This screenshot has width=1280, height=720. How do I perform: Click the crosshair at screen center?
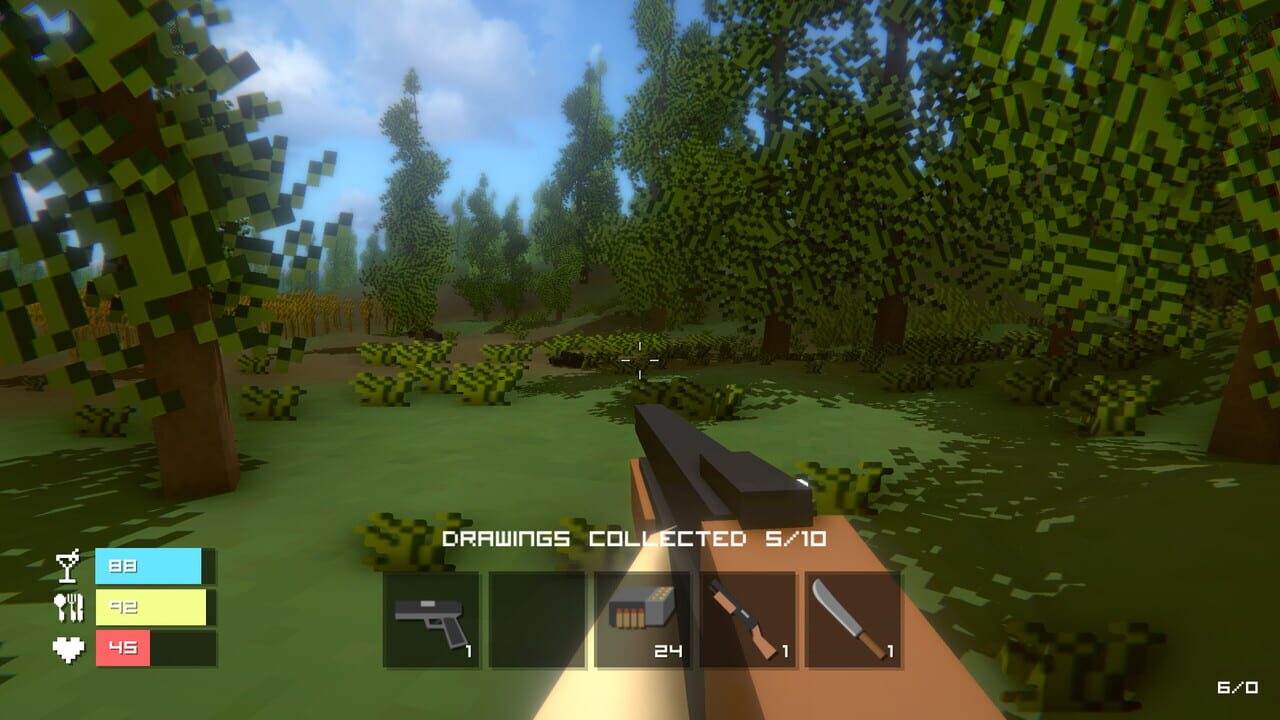coord(638,358)
